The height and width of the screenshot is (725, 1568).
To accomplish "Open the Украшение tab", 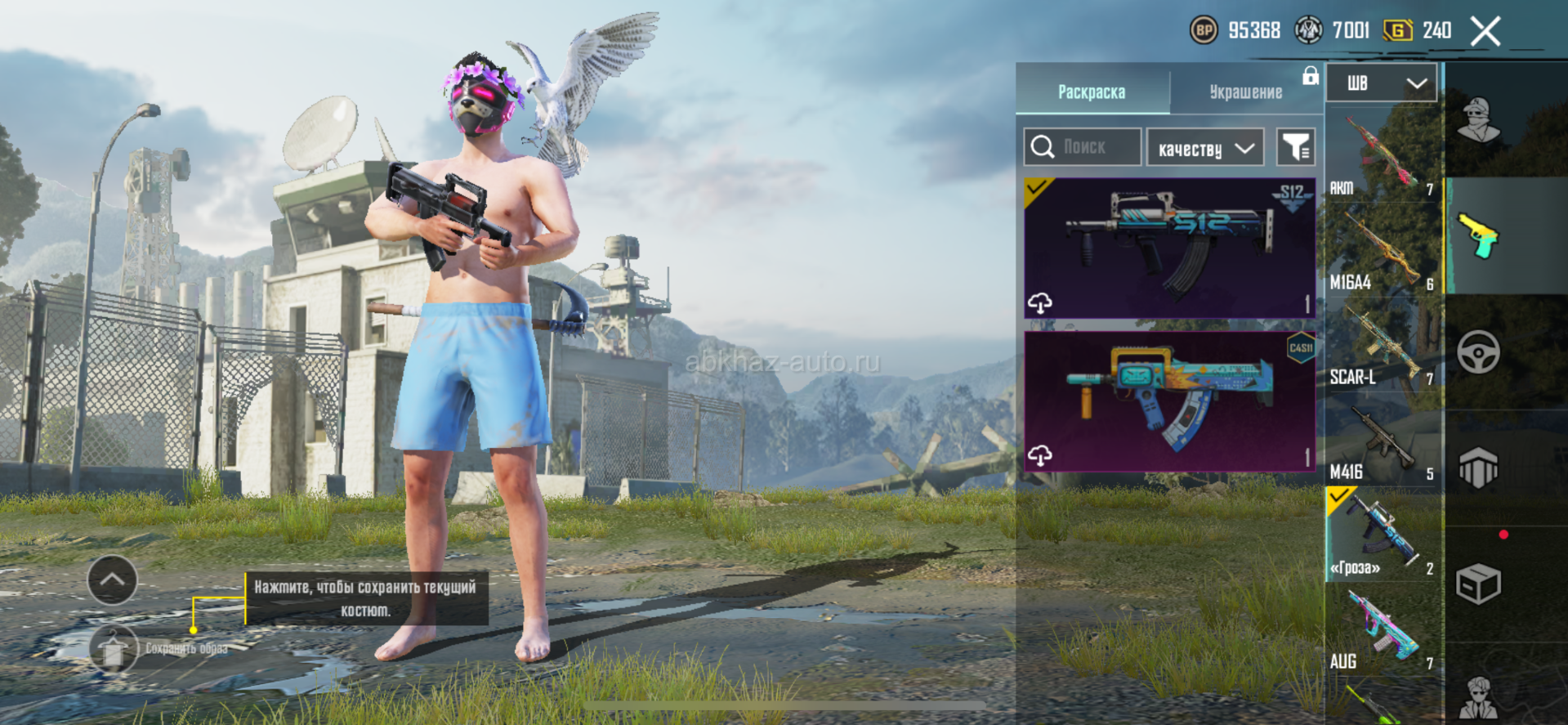I will (x=1245, y=92).
